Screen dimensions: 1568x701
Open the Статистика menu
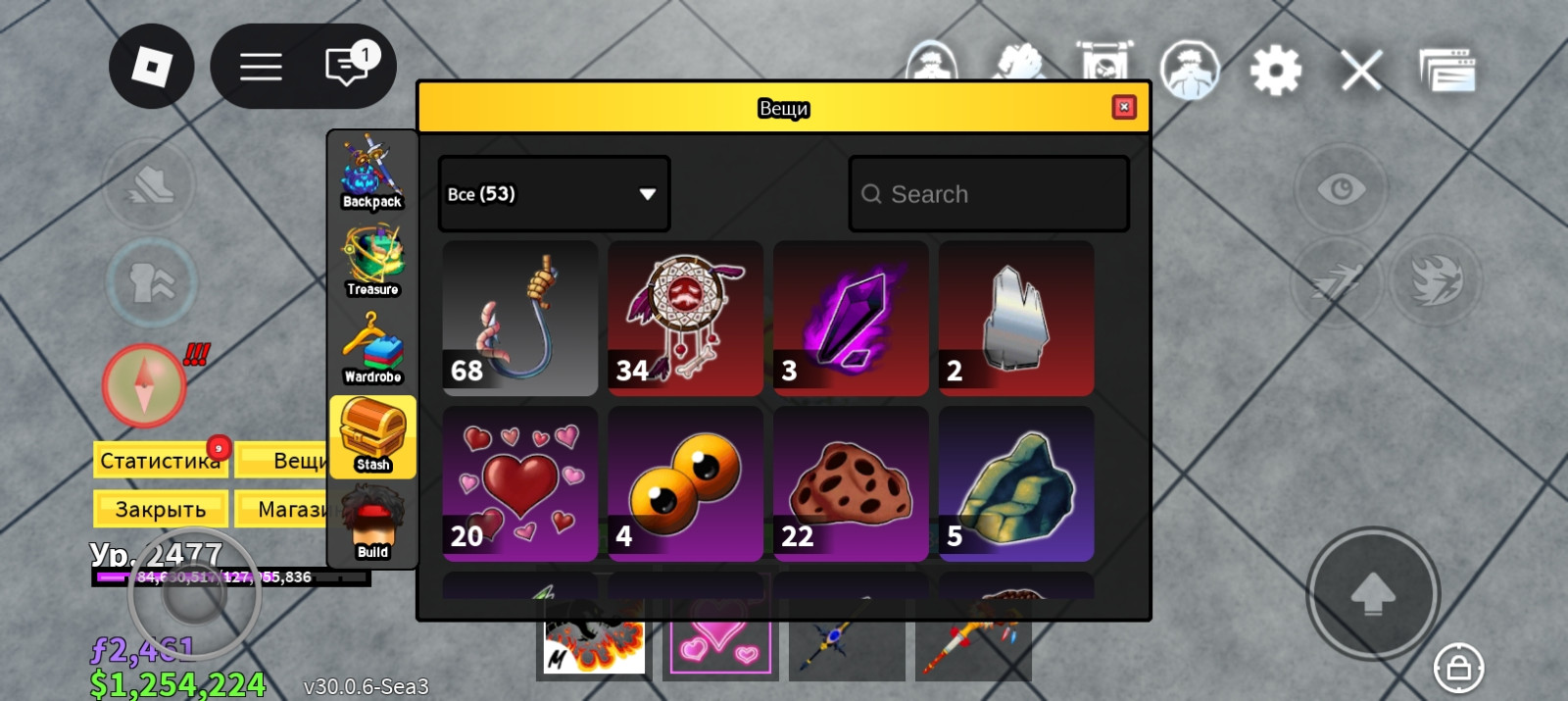tap(160, 460)
